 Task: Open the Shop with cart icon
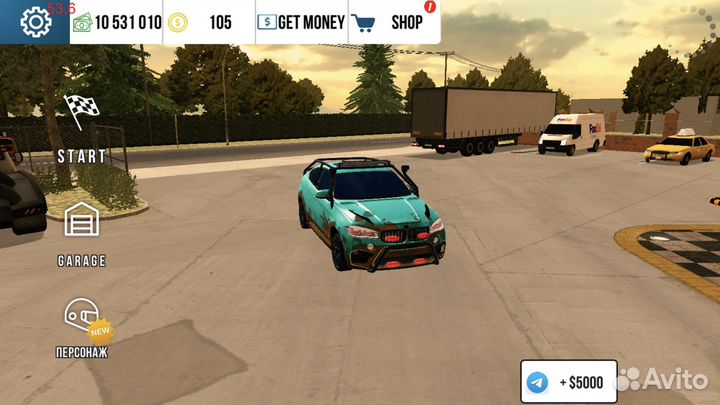pyautogui.click(x=393, y=22)
